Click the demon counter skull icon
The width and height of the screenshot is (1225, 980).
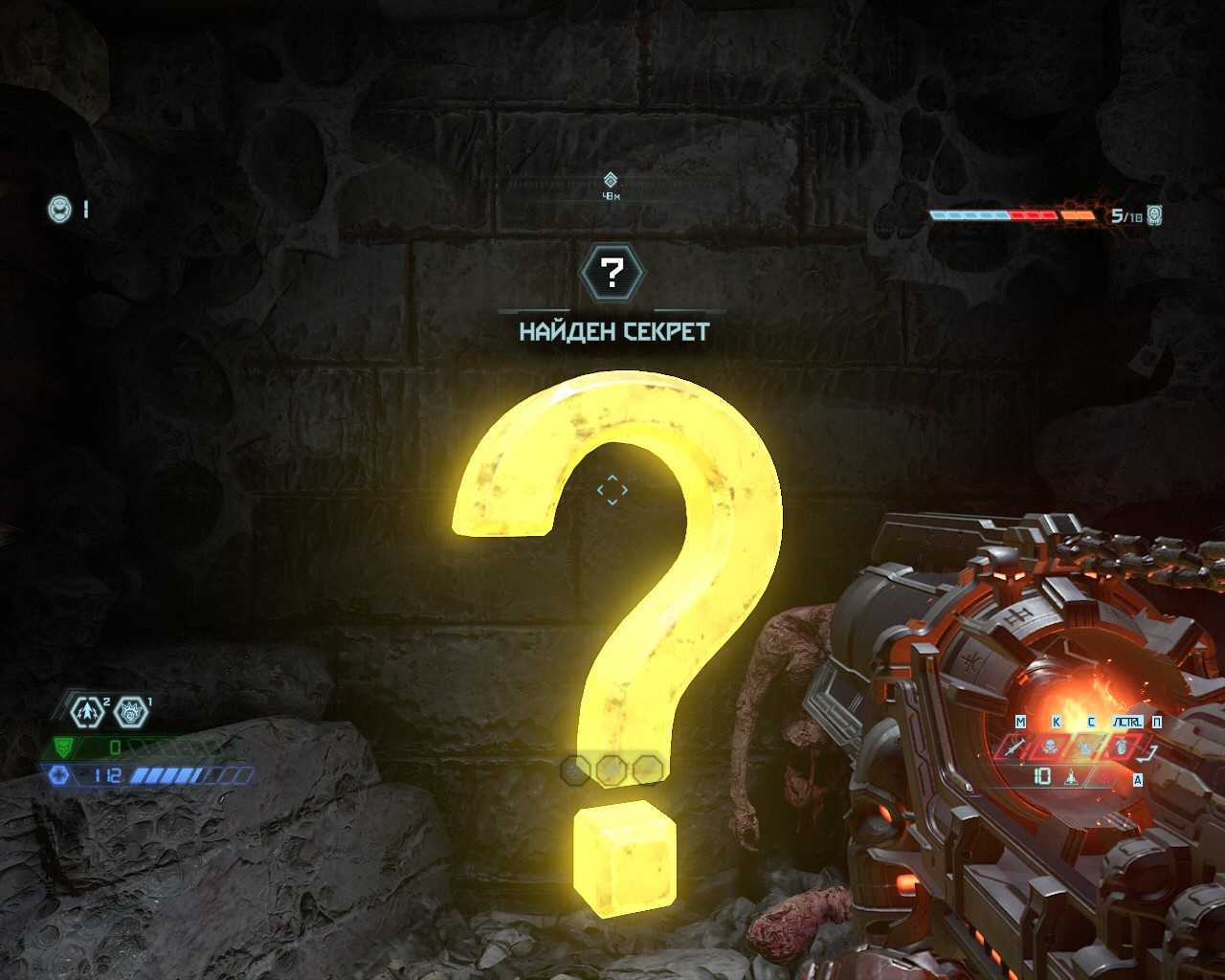pyautogui.click(x=1155, y=214)
